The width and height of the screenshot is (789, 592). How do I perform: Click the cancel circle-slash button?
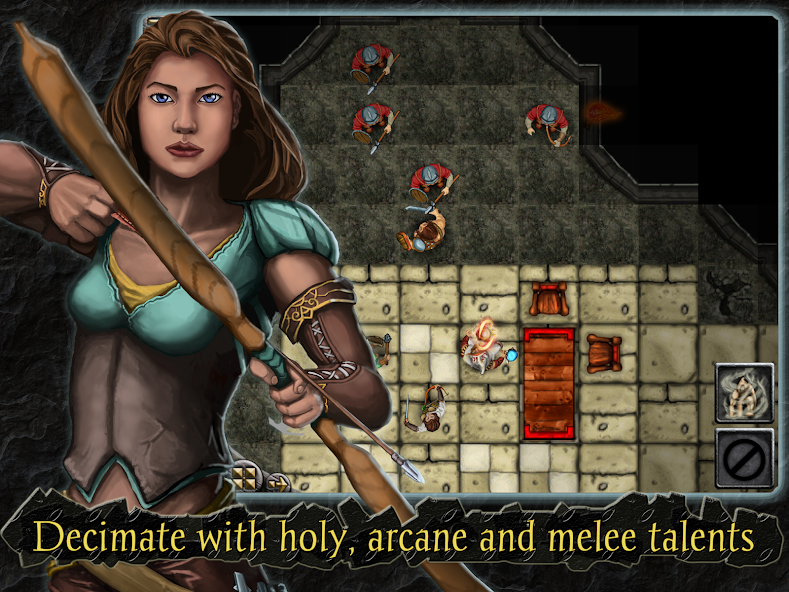744,458
